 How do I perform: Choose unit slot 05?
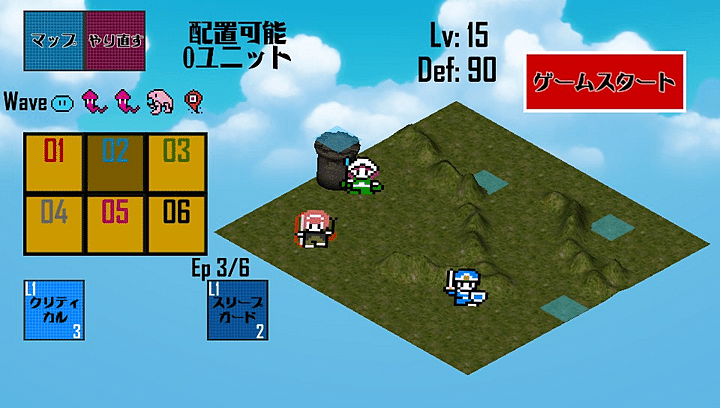115,223
